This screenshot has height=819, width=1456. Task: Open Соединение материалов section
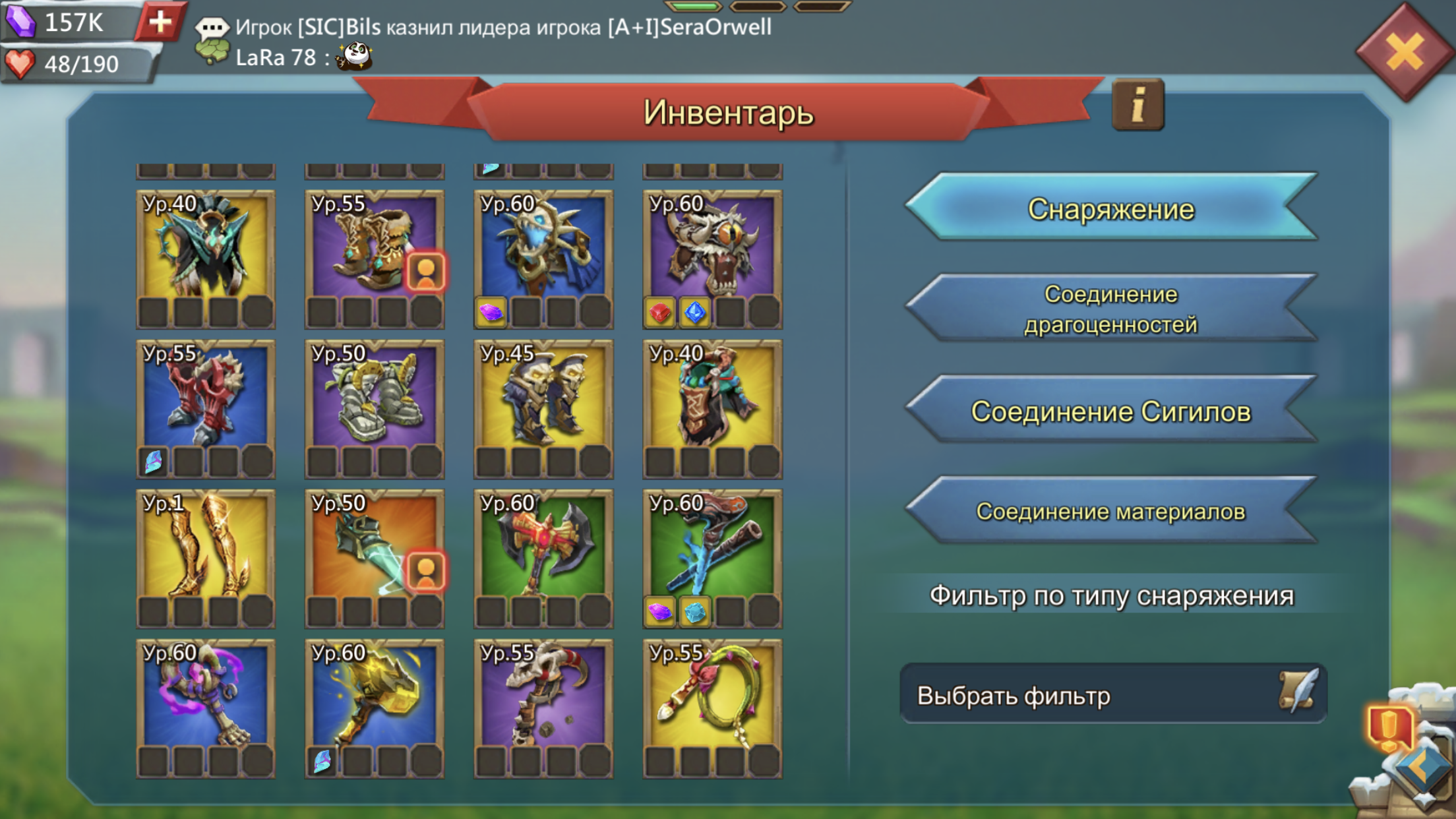coord(1111,512)
